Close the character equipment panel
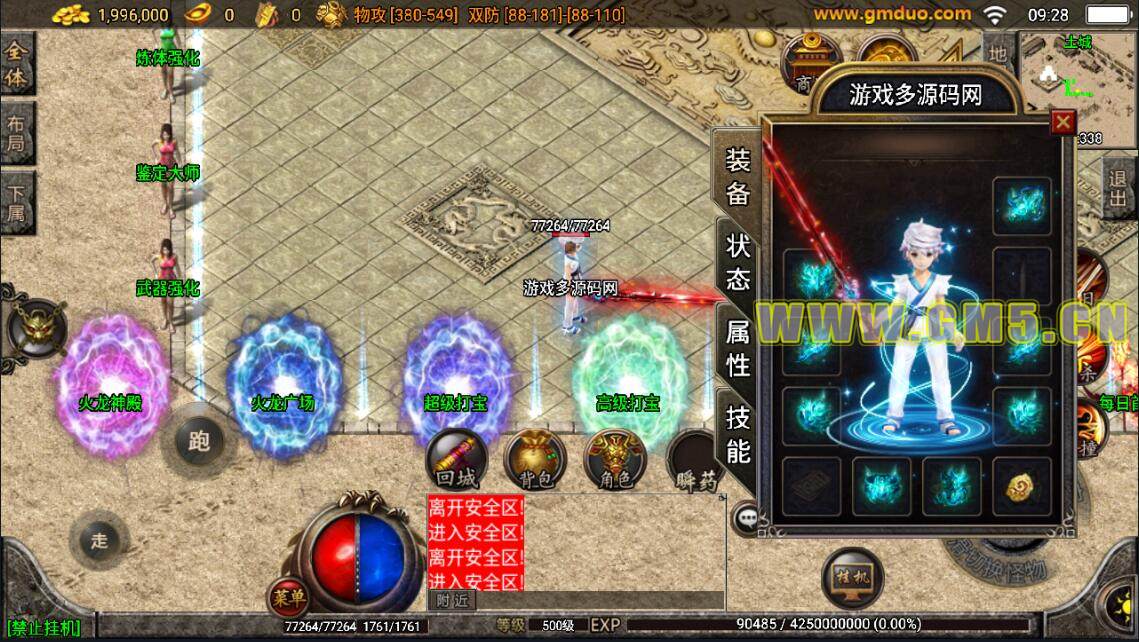This screenshot has width=1139, height=642. [x=1062, y=122]
